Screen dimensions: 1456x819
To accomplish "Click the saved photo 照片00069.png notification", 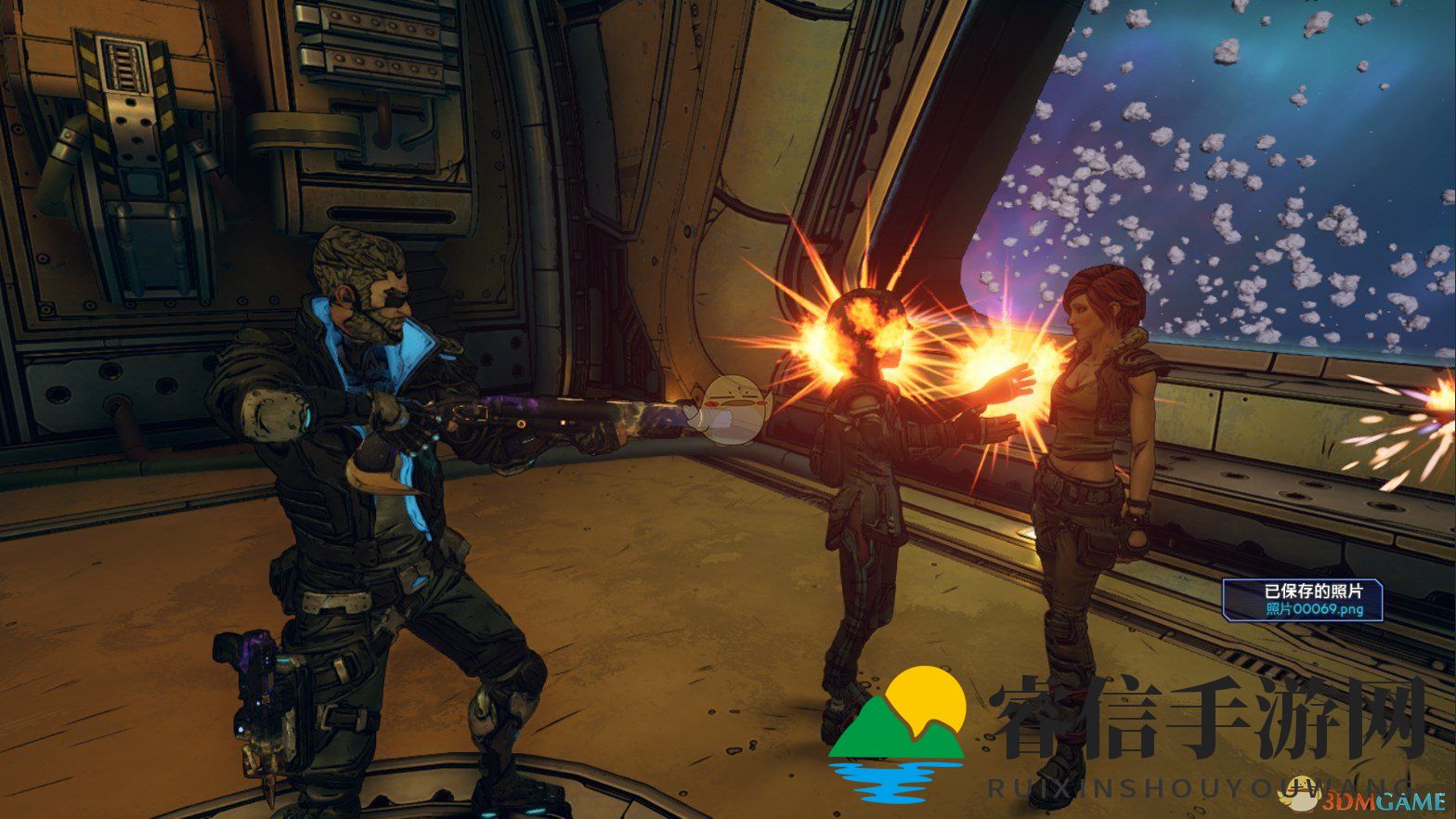I will (1302, 600).
